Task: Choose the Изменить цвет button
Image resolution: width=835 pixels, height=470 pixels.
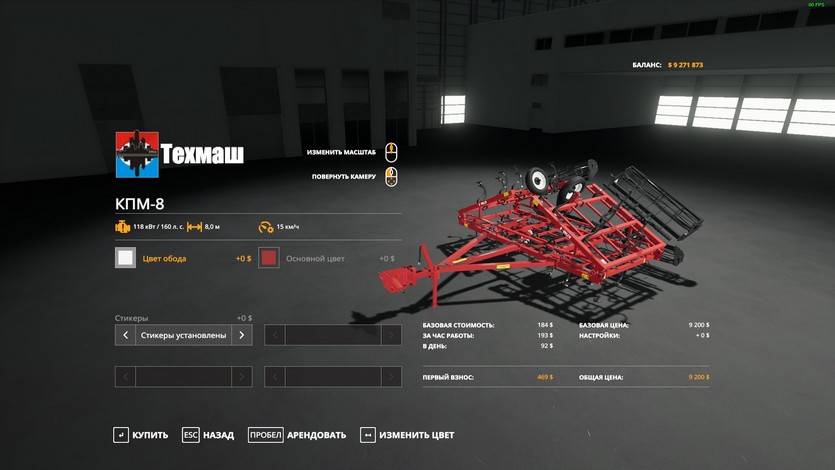Action: [x=408, y=435]
